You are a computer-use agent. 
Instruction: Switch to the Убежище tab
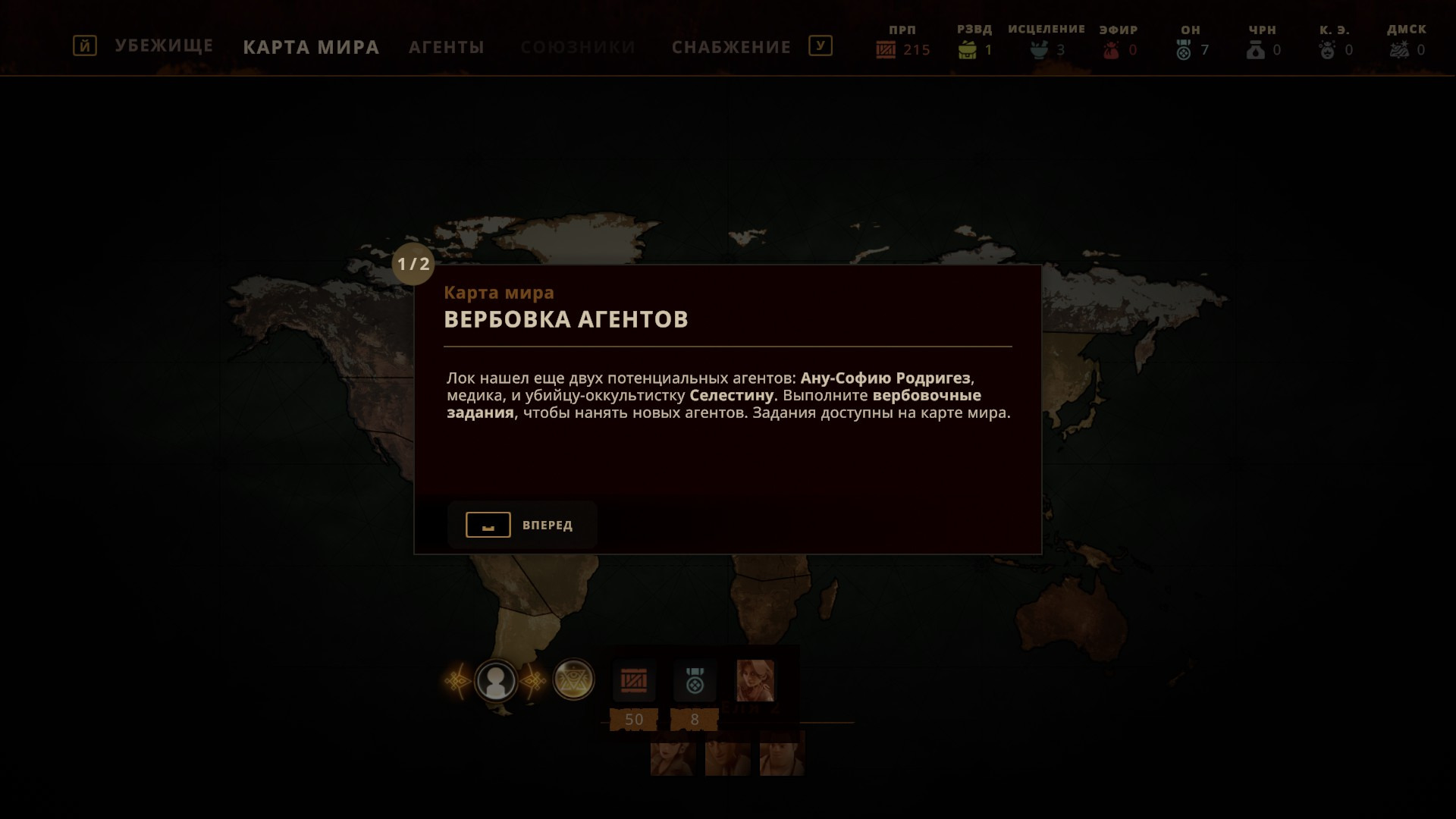coord(164,46)
